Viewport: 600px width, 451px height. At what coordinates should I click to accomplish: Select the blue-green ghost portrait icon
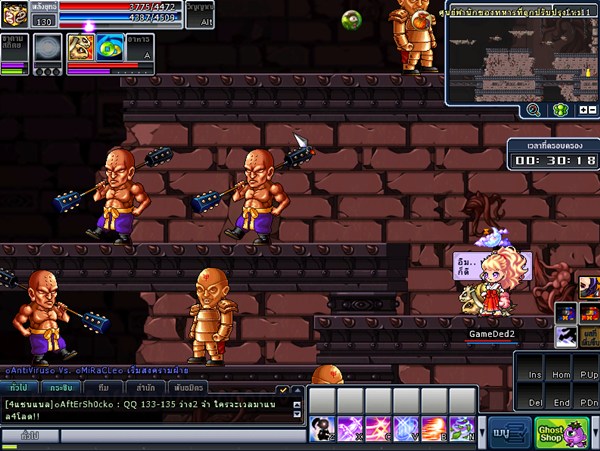pos(110,46)
